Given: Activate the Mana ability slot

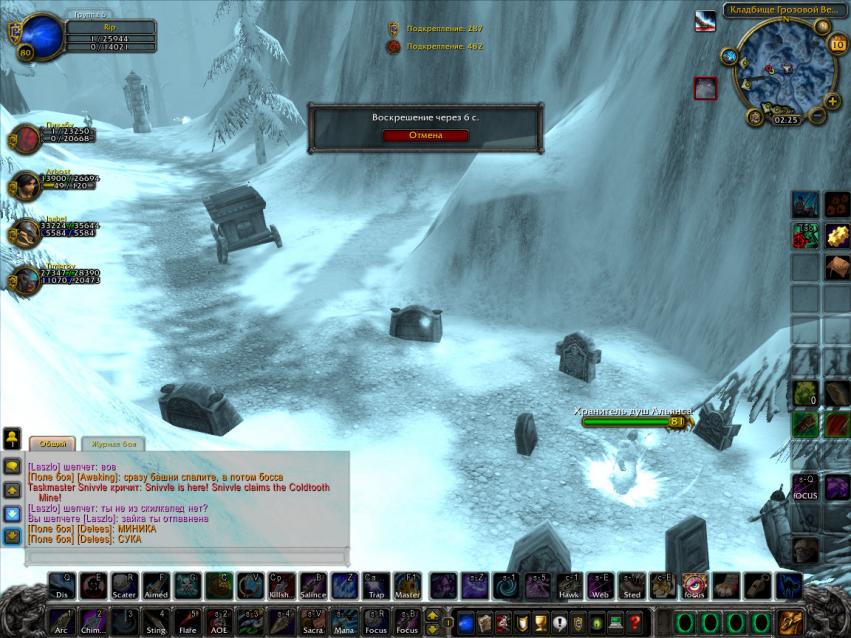Looking at the screenshot, I should tap(345, 622).
